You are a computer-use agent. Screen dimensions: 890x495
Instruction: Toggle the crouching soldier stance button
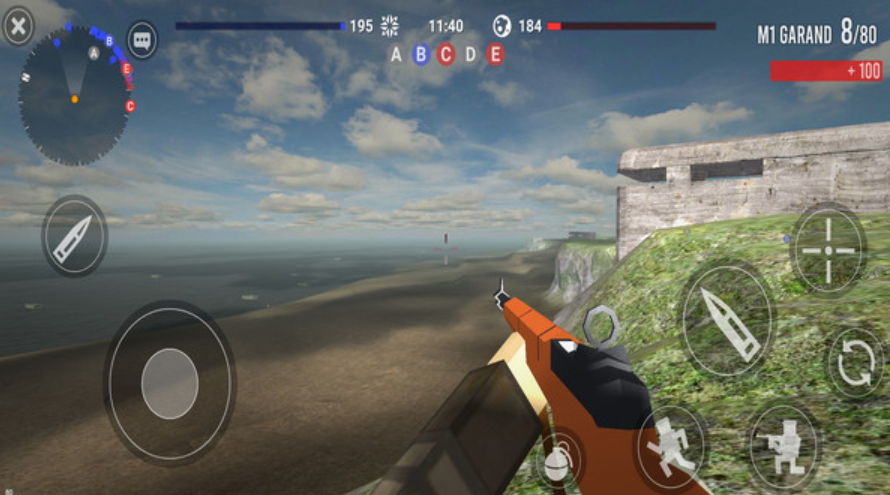[x=785, y=441]
